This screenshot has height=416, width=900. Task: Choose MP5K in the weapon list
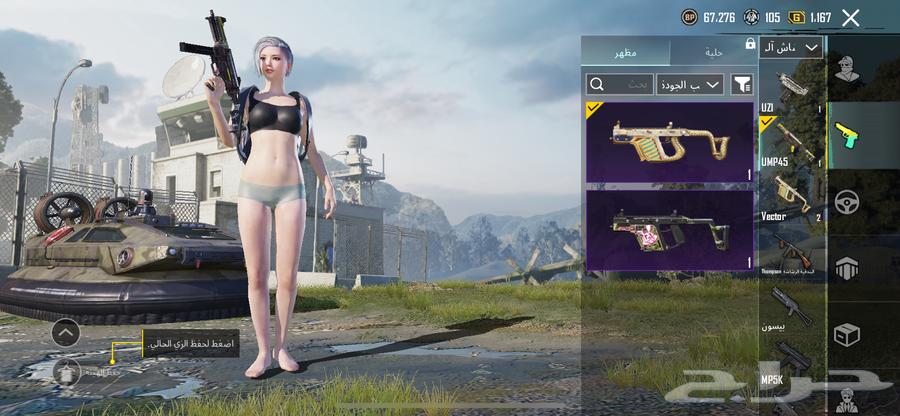pyautogui.click(x=792, y=360)
